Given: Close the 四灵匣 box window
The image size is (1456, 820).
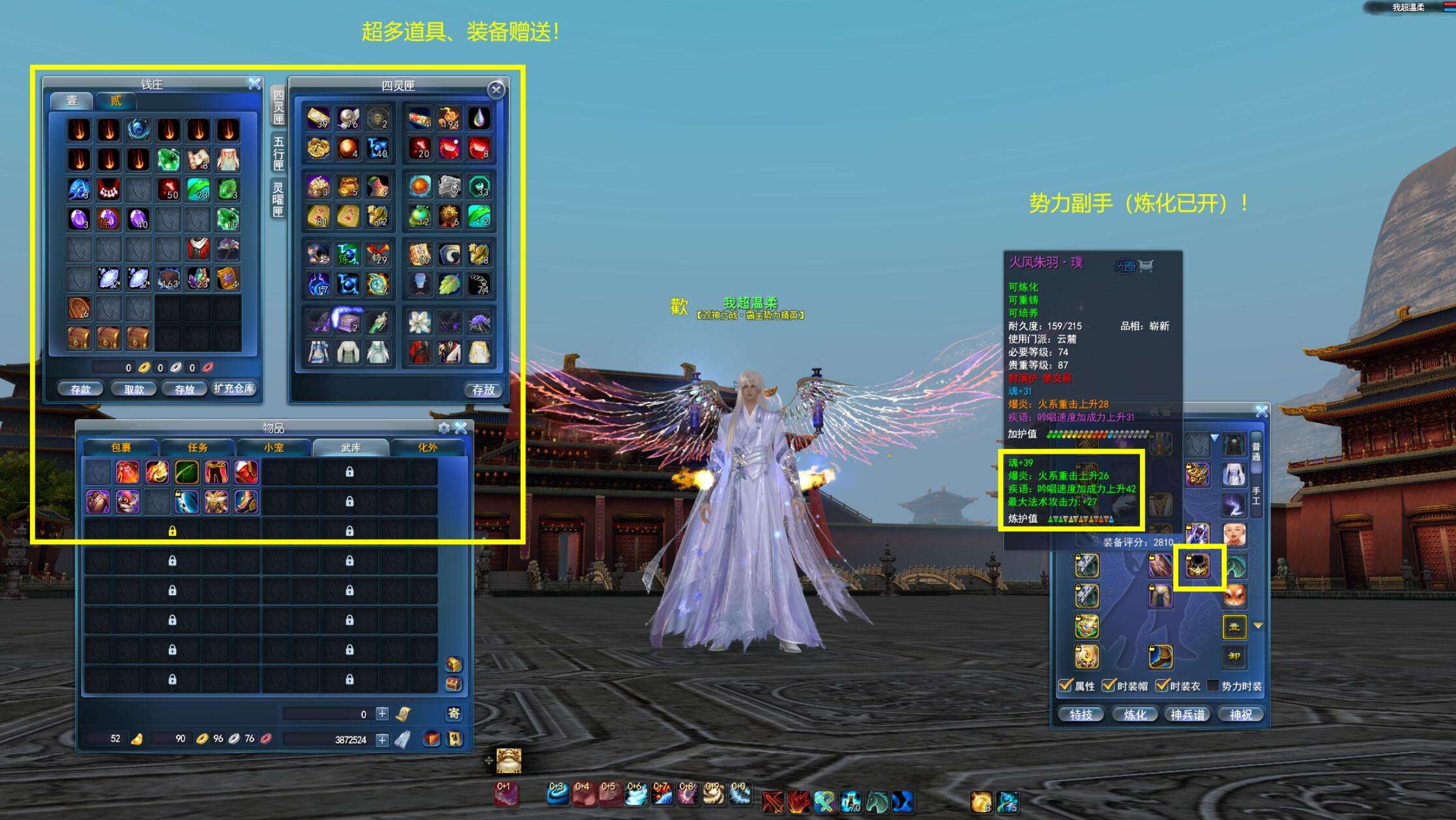Looking at the screenshot, I should pos(496,90).
